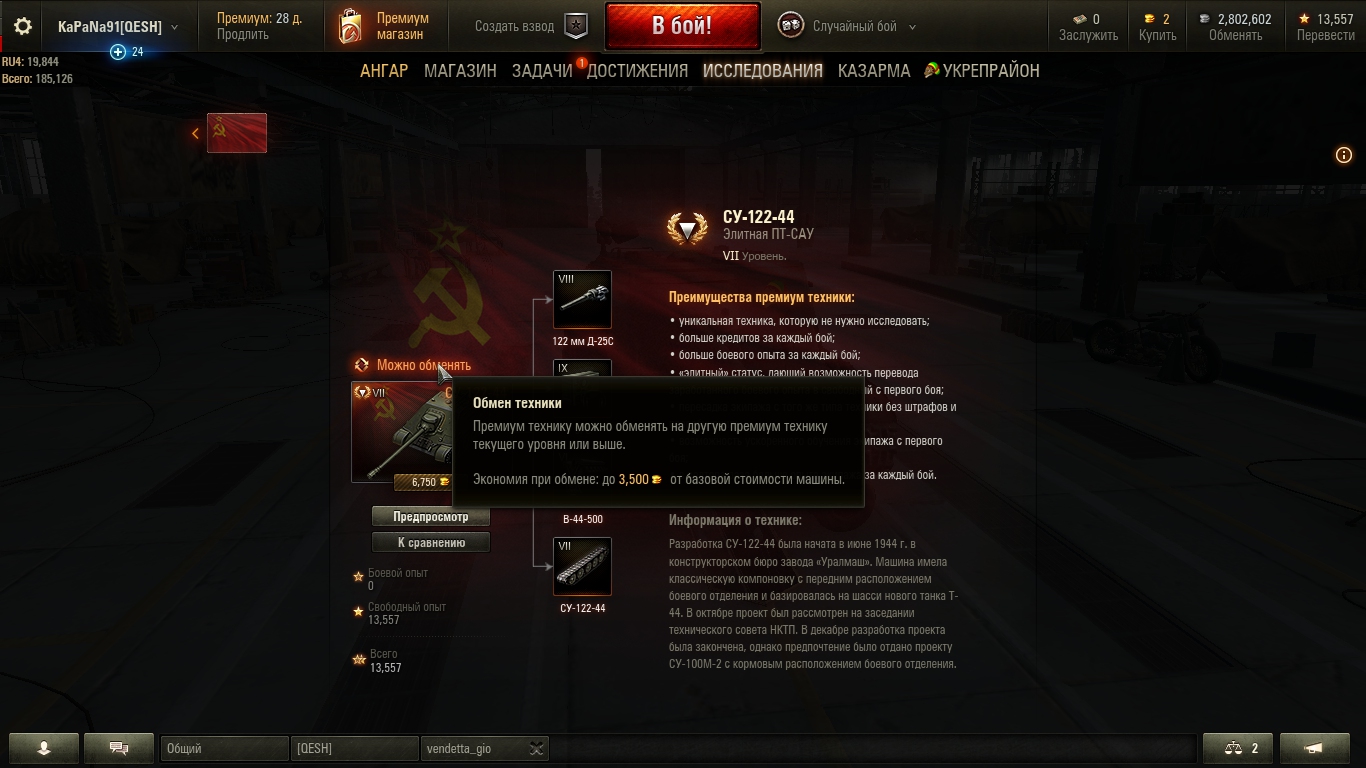The image size is (1366, 768).
Task: Open the Магазин tab
Action: (x=460, y=71)
